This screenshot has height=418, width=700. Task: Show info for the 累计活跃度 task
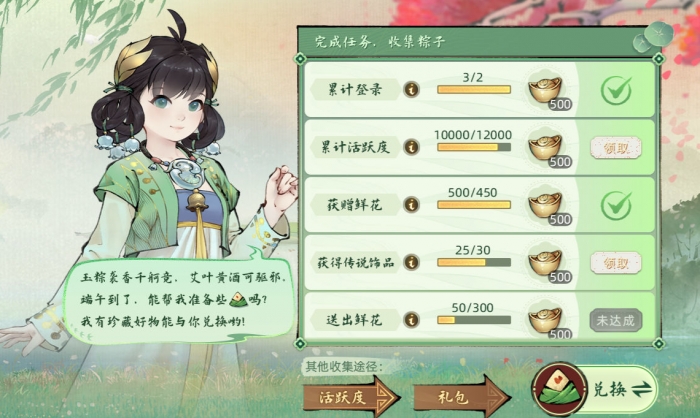pyautogui.click(x=410, y=148)
